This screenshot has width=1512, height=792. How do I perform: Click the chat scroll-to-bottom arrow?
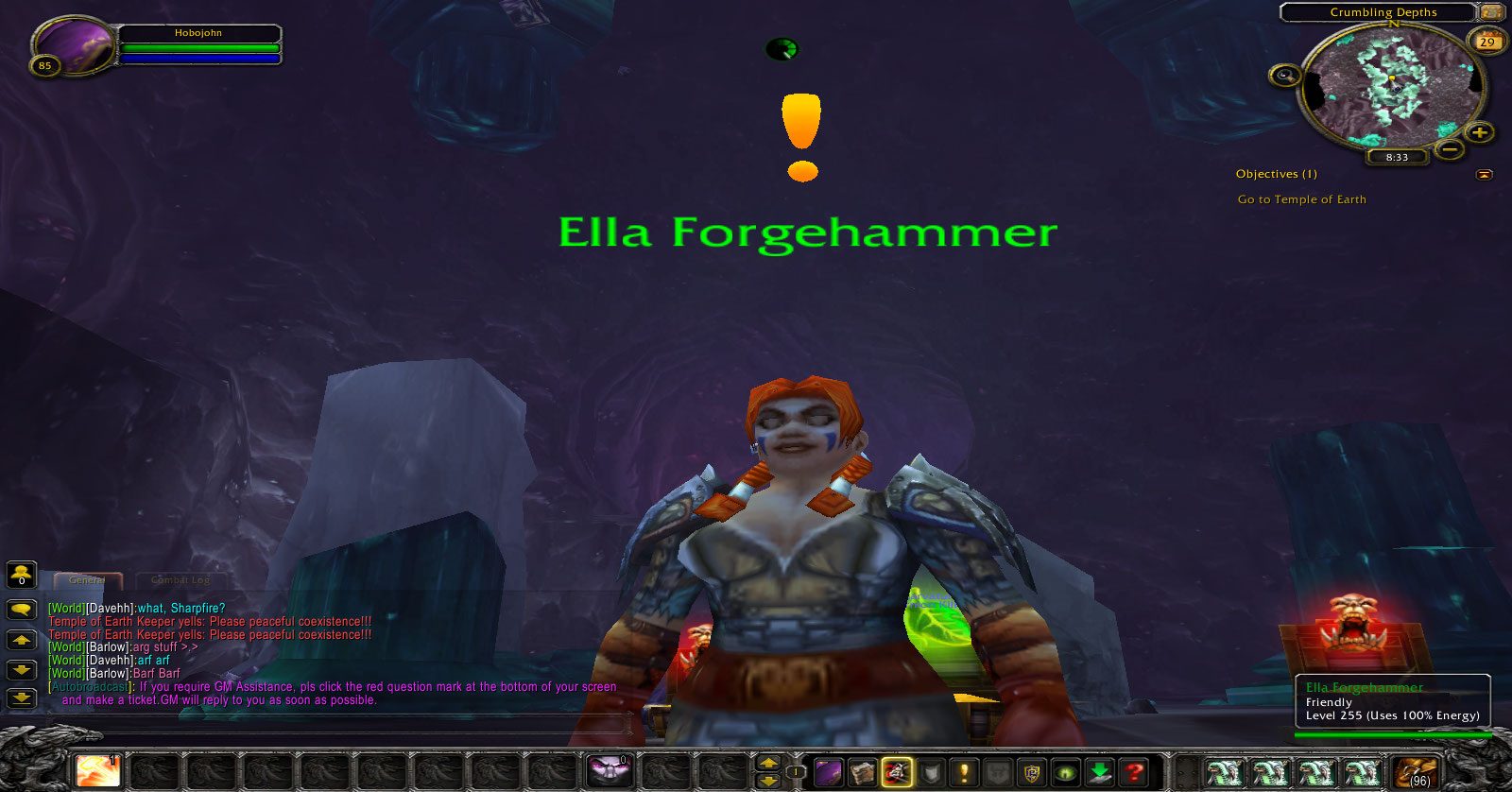tap(21, 698)
